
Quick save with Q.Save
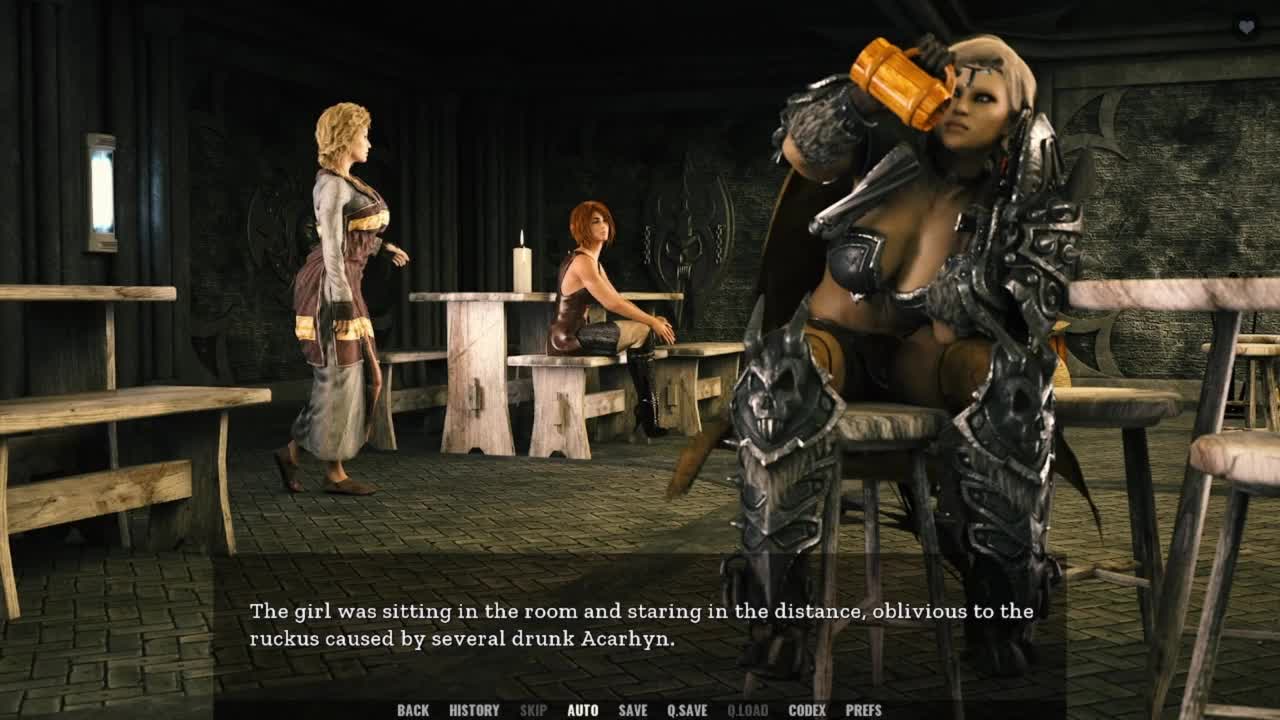click(x=687, y=710)
